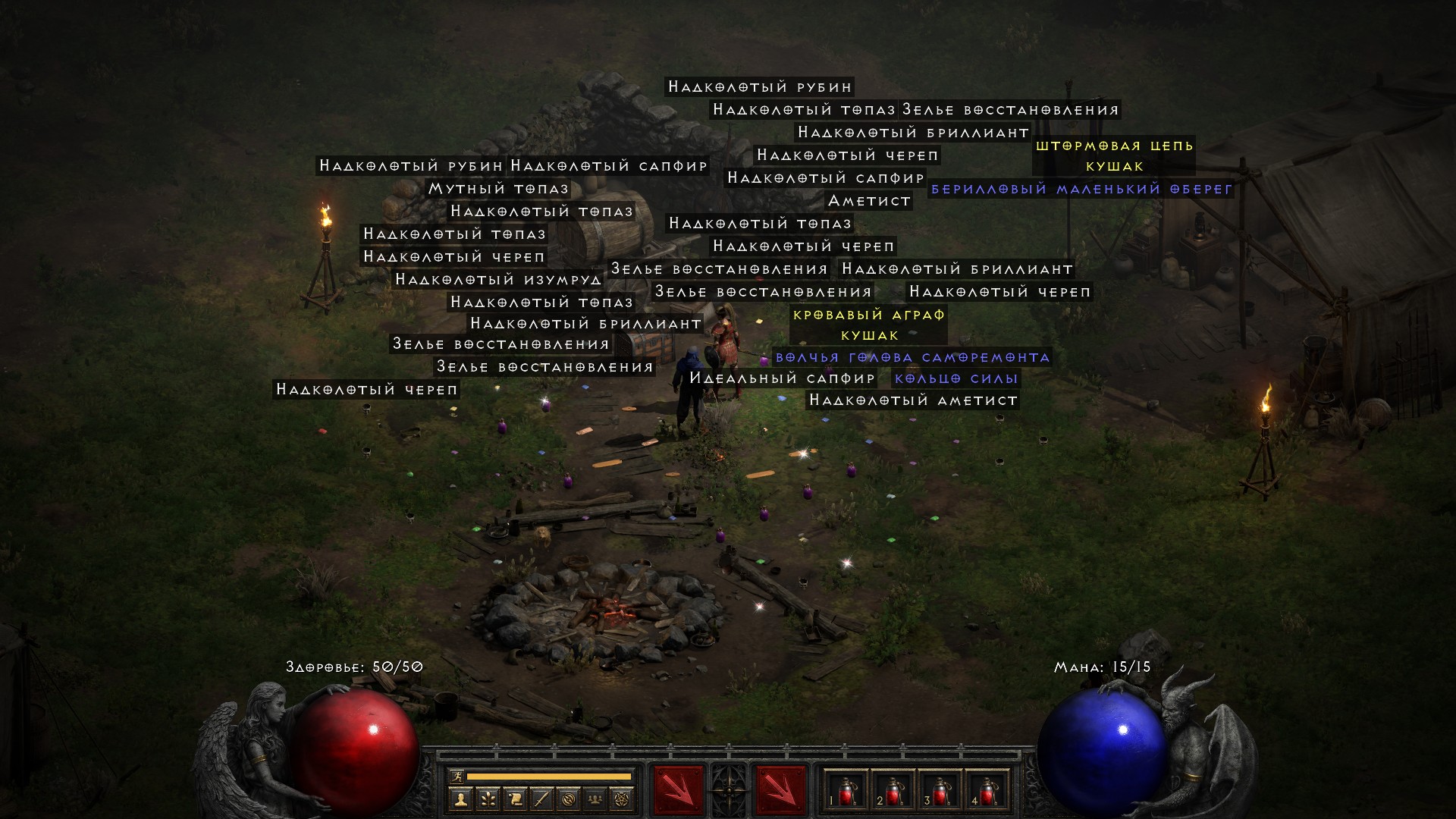Screen dimensions: 1456x819
Task: Pick up the Кровавый аграф Кушак label
Action: (x=869, y=325)
